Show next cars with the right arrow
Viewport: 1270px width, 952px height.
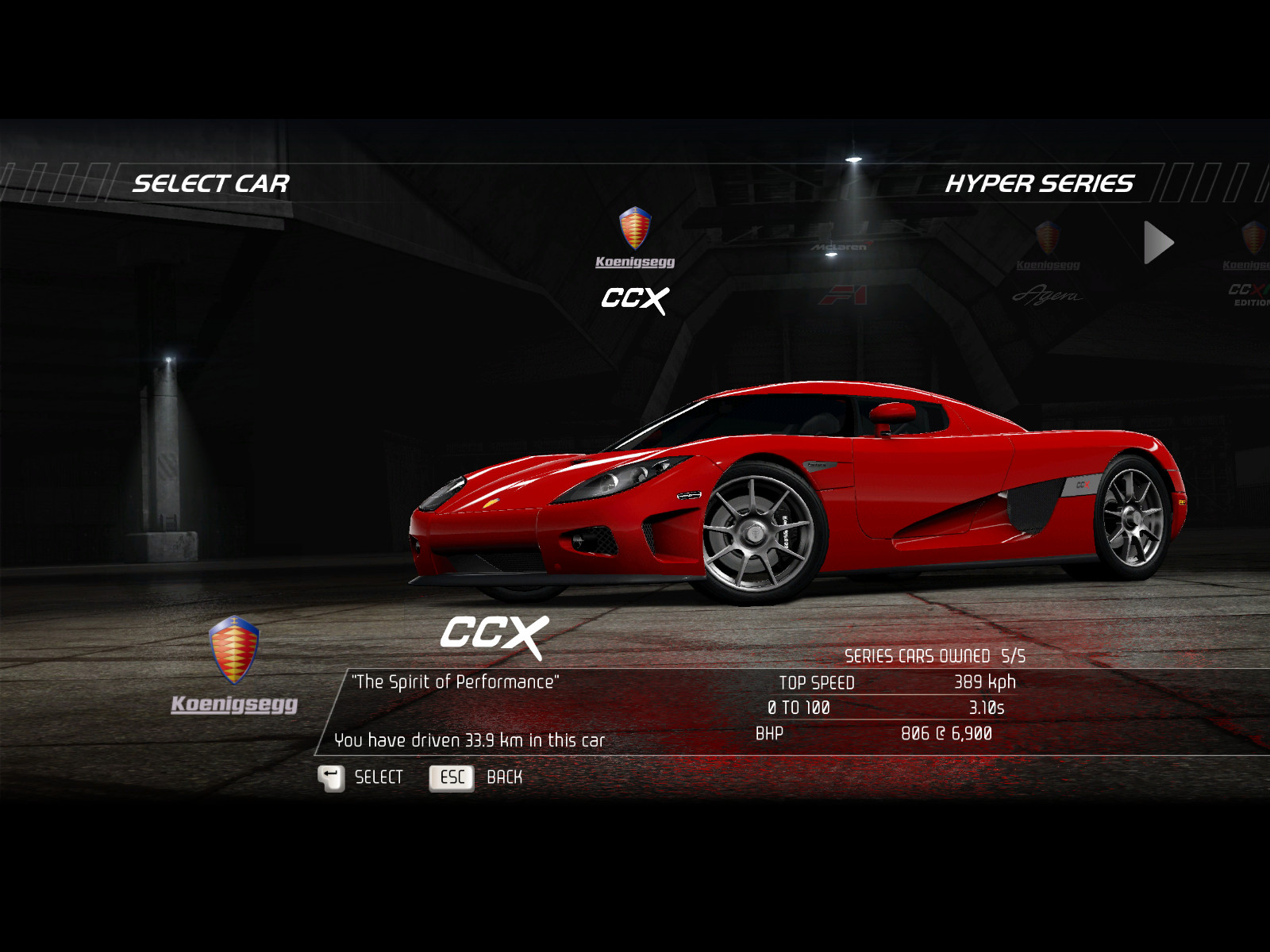1158,243
